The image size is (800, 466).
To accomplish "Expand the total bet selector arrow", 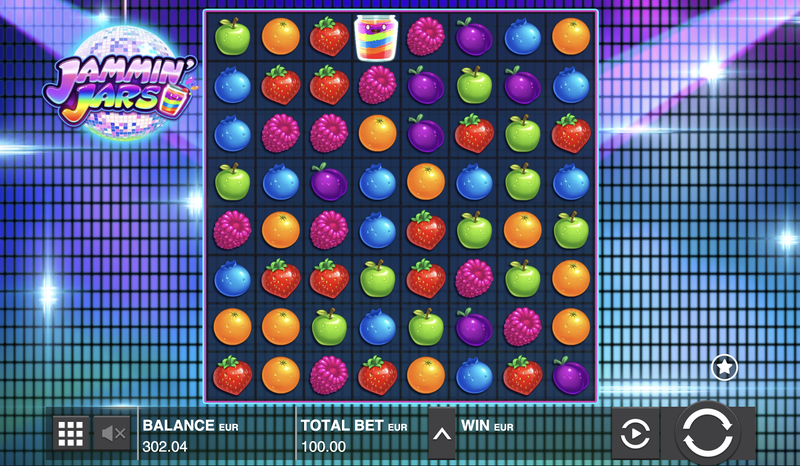I will 442,433.
